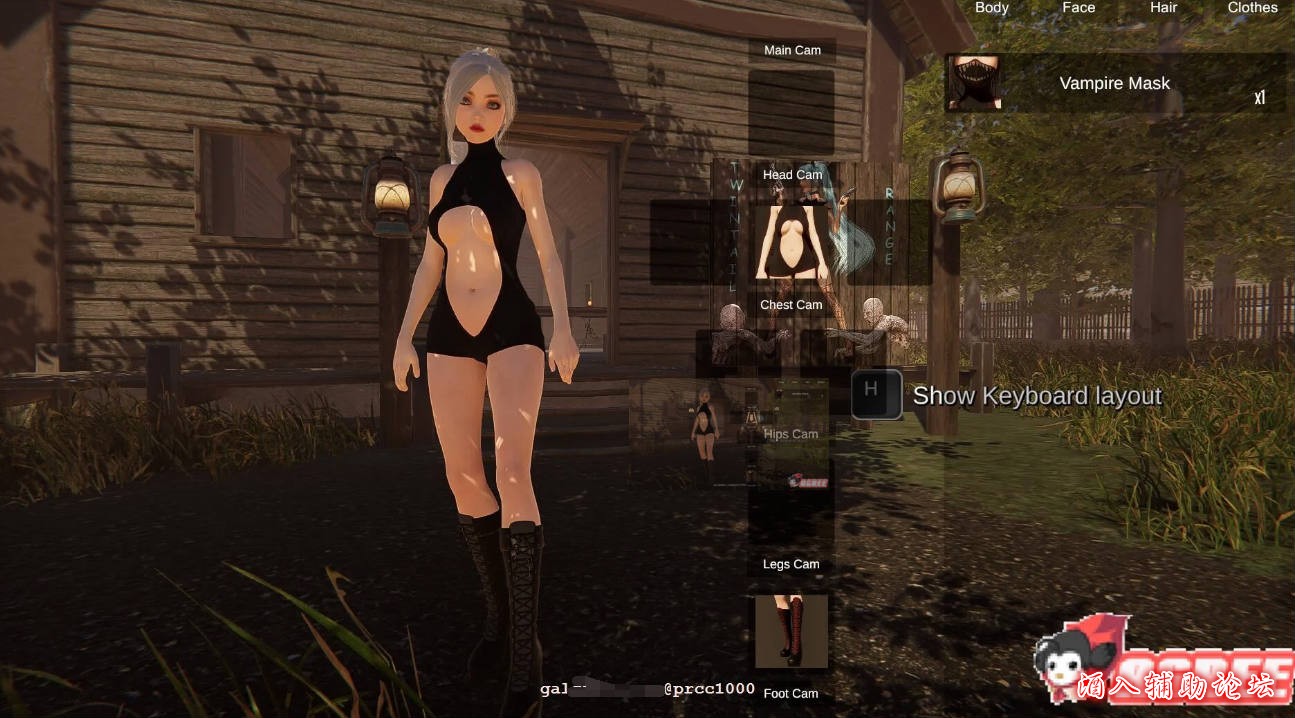Go to the Clothes tab

(x=1252, y=8)
